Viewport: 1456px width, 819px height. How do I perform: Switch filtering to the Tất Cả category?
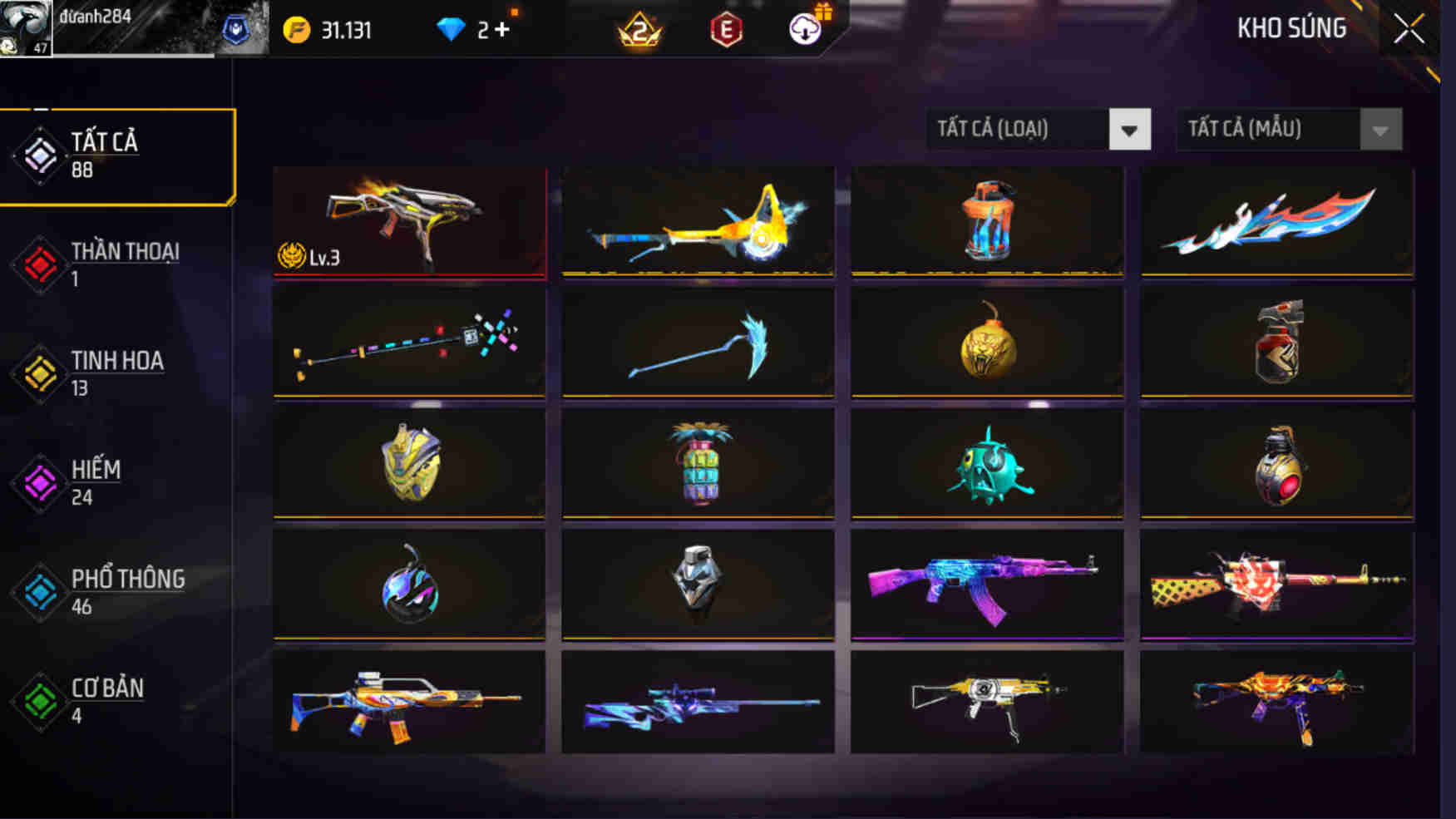[100, 155]
